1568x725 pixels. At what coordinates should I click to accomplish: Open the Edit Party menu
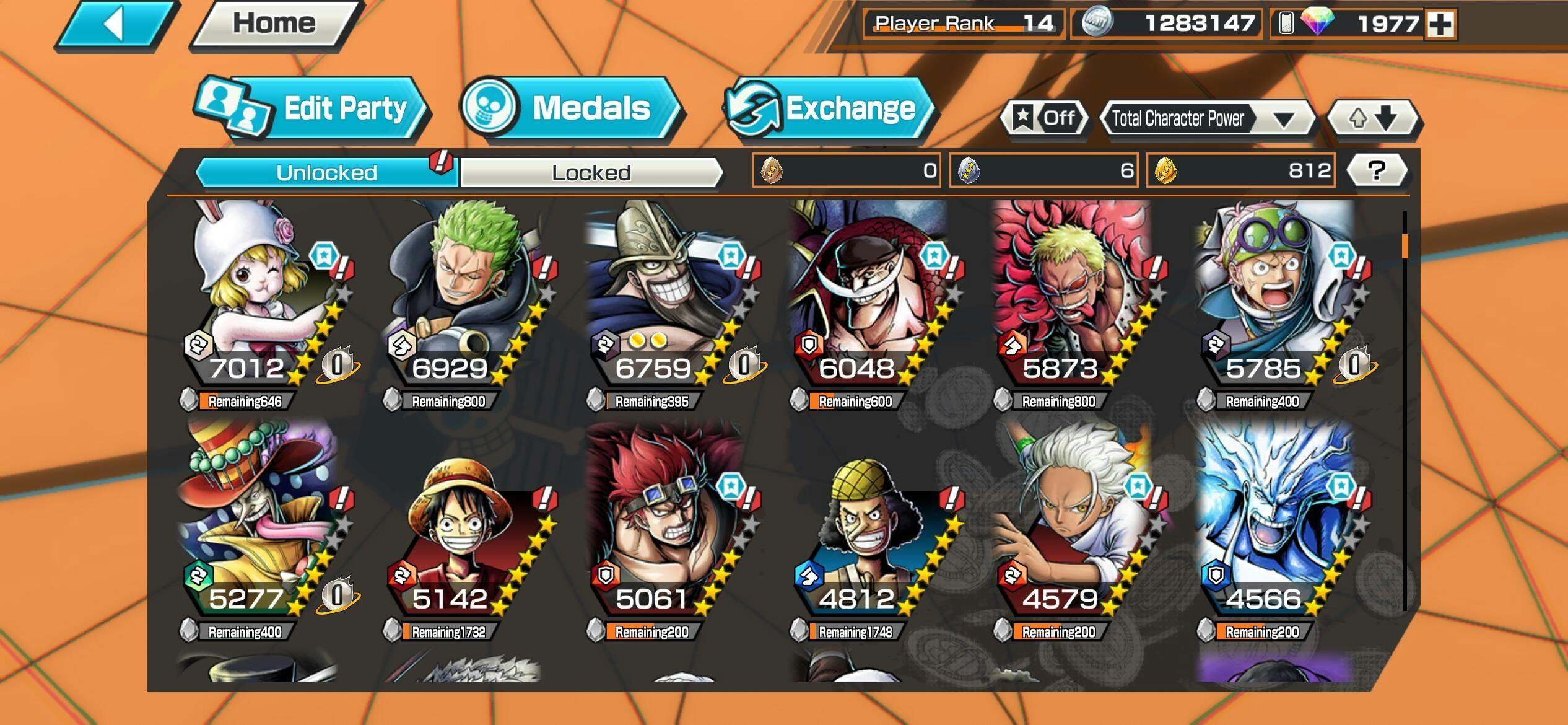pyautogui.click(x=313, y=109)
